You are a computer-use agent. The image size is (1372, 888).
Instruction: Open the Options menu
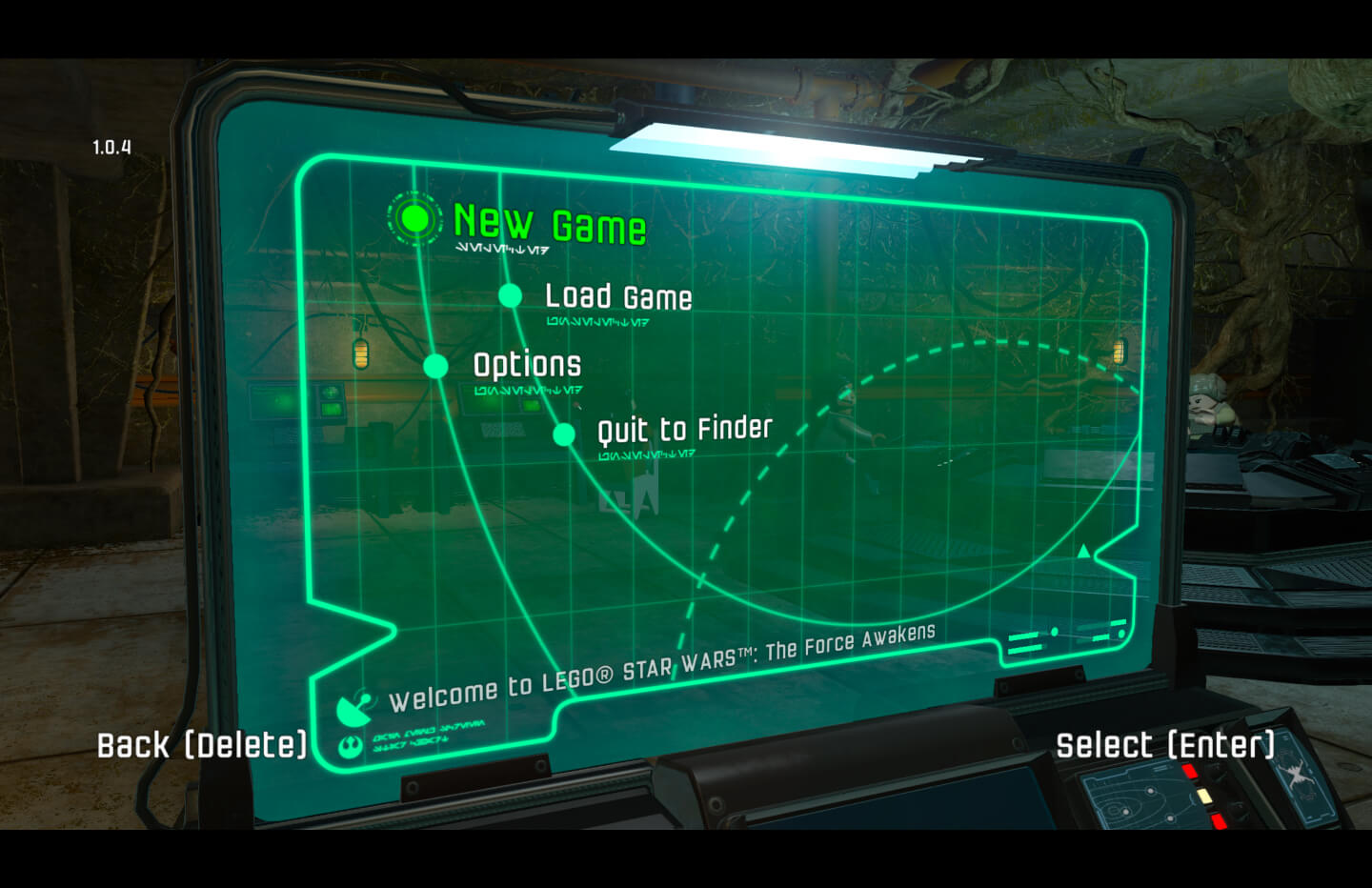(x=527, y=365)
